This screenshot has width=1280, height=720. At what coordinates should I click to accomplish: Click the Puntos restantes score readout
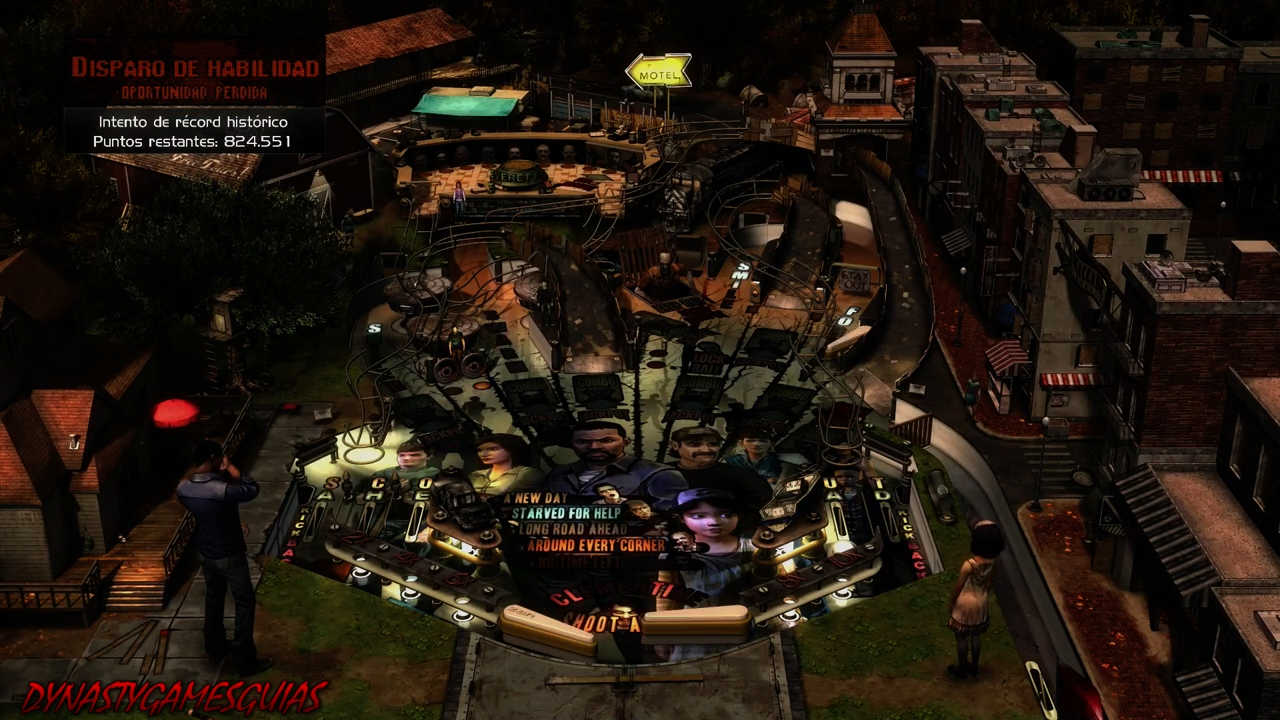click(192, 141)
